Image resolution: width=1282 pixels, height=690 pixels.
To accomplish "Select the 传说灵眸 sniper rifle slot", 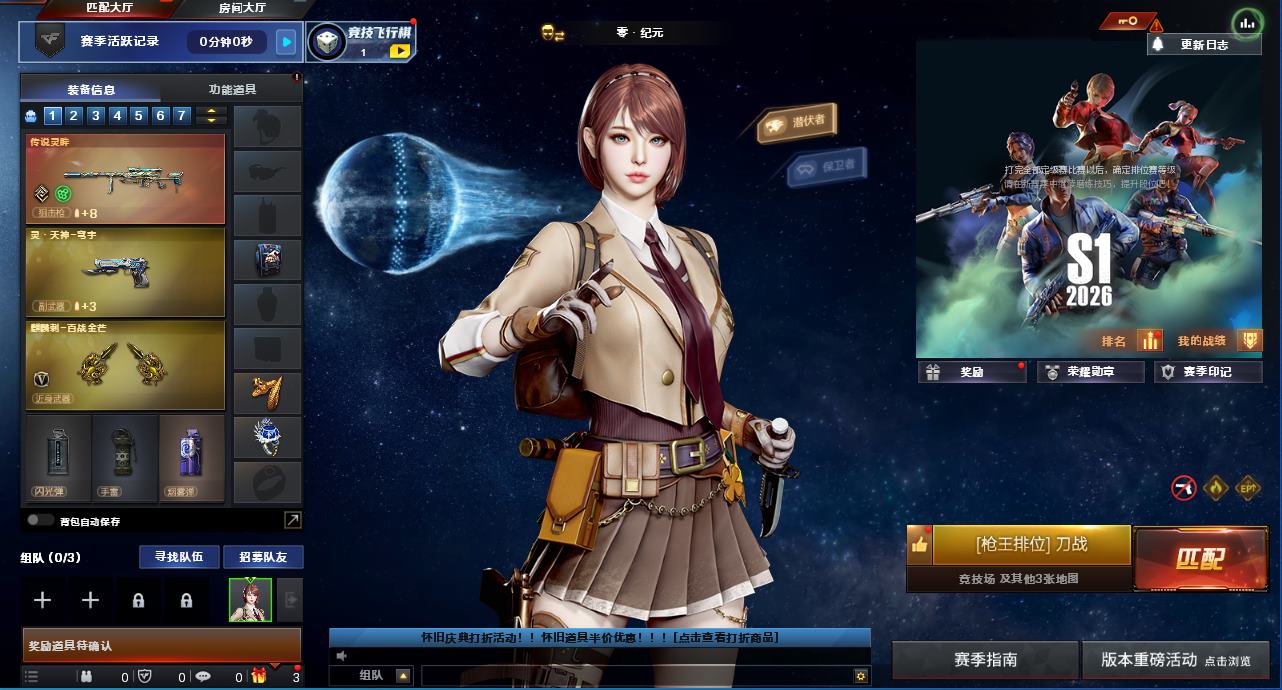I will click(x=126, y=179).
